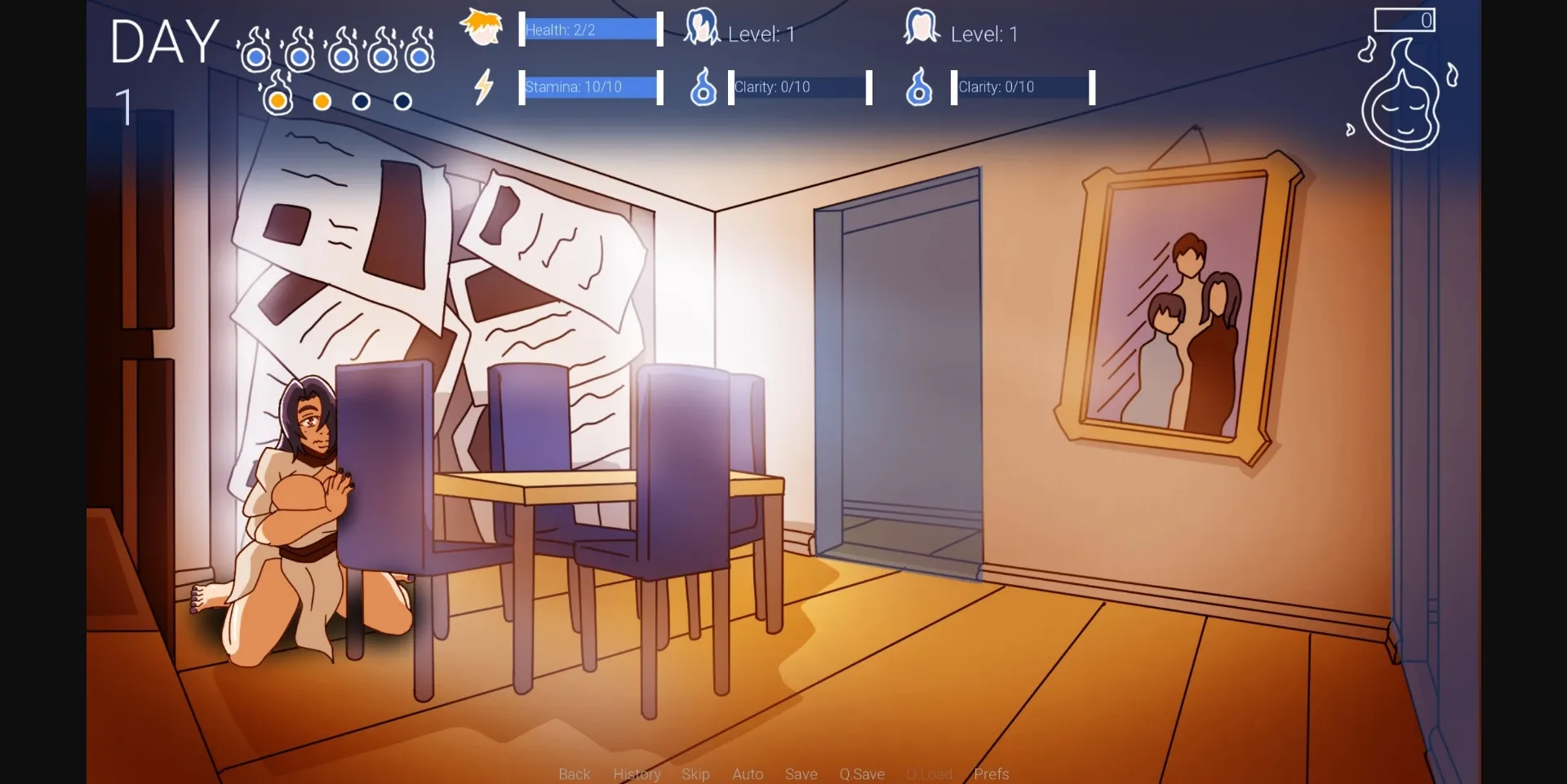Open the History screen

[637, 773]
